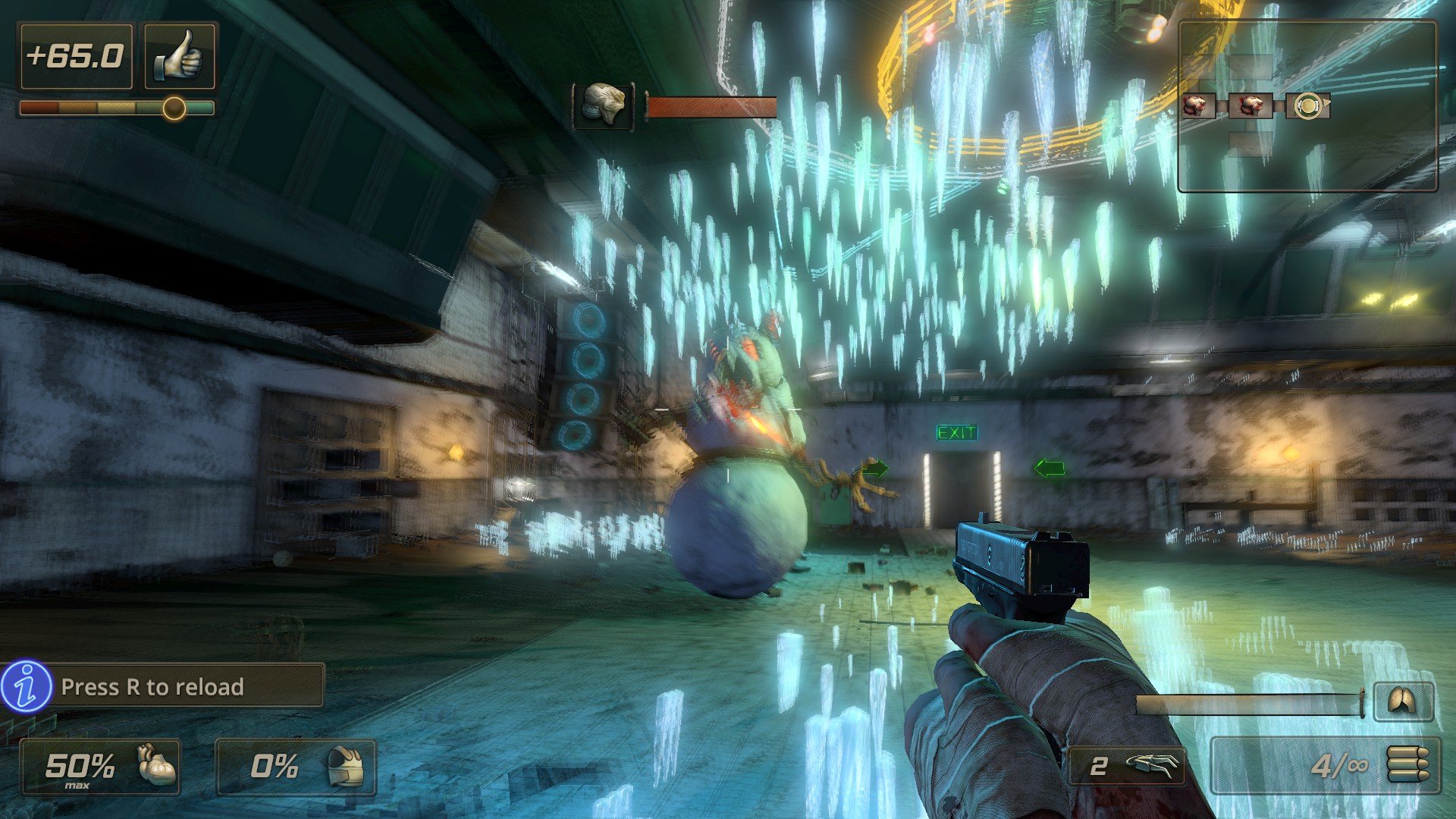Screen dimensions: 1456x819
Task: Click the blue info hint icon
Action: [x=27, y=686]
